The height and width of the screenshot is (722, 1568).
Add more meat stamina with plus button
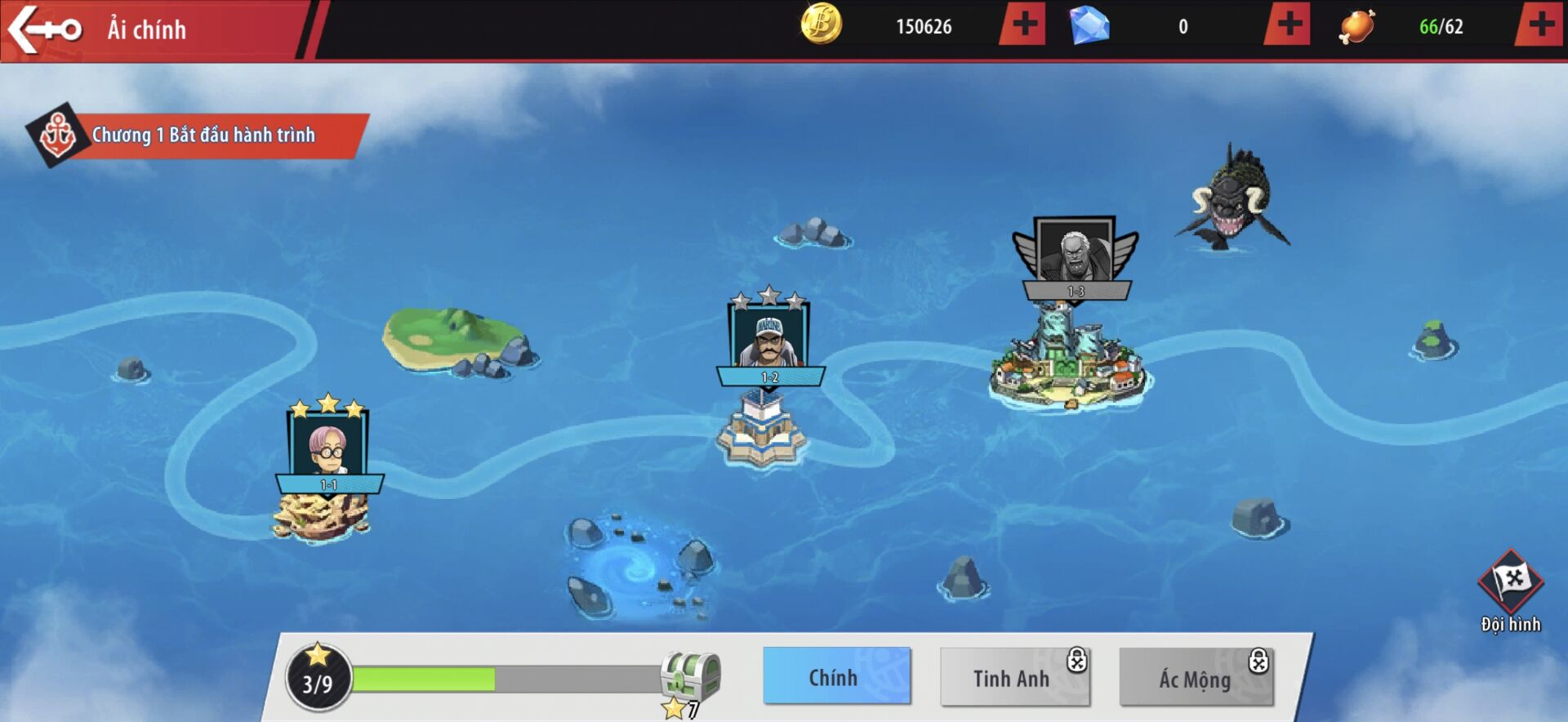point(1541,25)
